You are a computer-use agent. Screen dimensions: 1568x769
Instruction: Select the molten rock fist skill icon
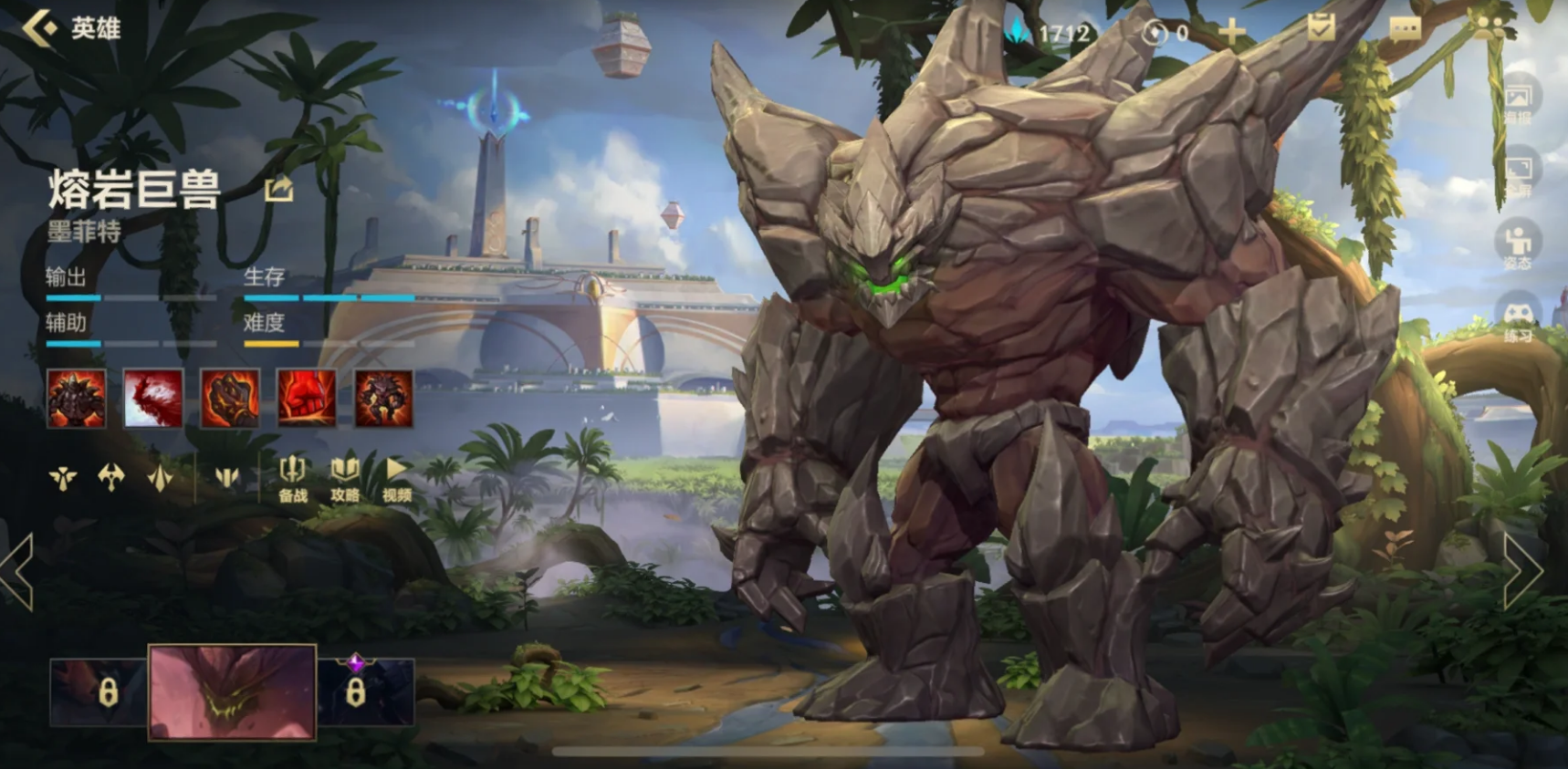pyautogui.click(x=230, y=399)
